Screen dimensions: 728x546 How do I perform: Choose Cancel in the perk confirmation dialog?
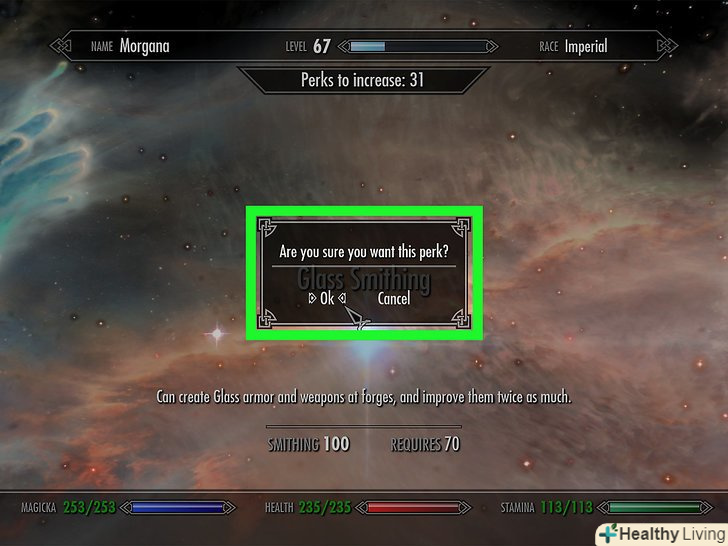(x=394, y=298)
